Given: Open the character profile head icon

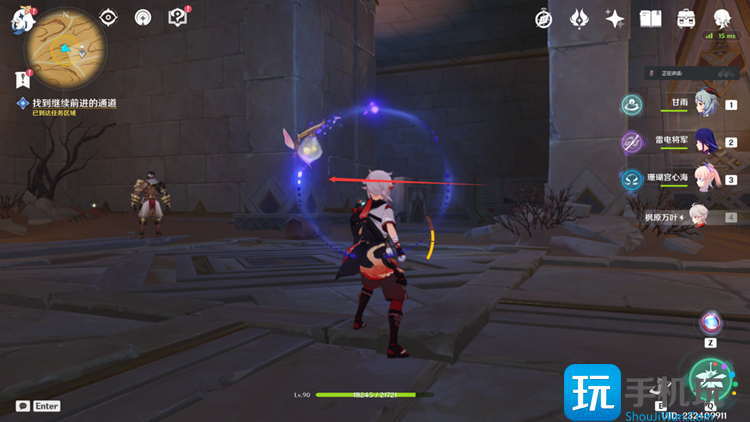Looking at the screenshot, I should pos(722,19).
